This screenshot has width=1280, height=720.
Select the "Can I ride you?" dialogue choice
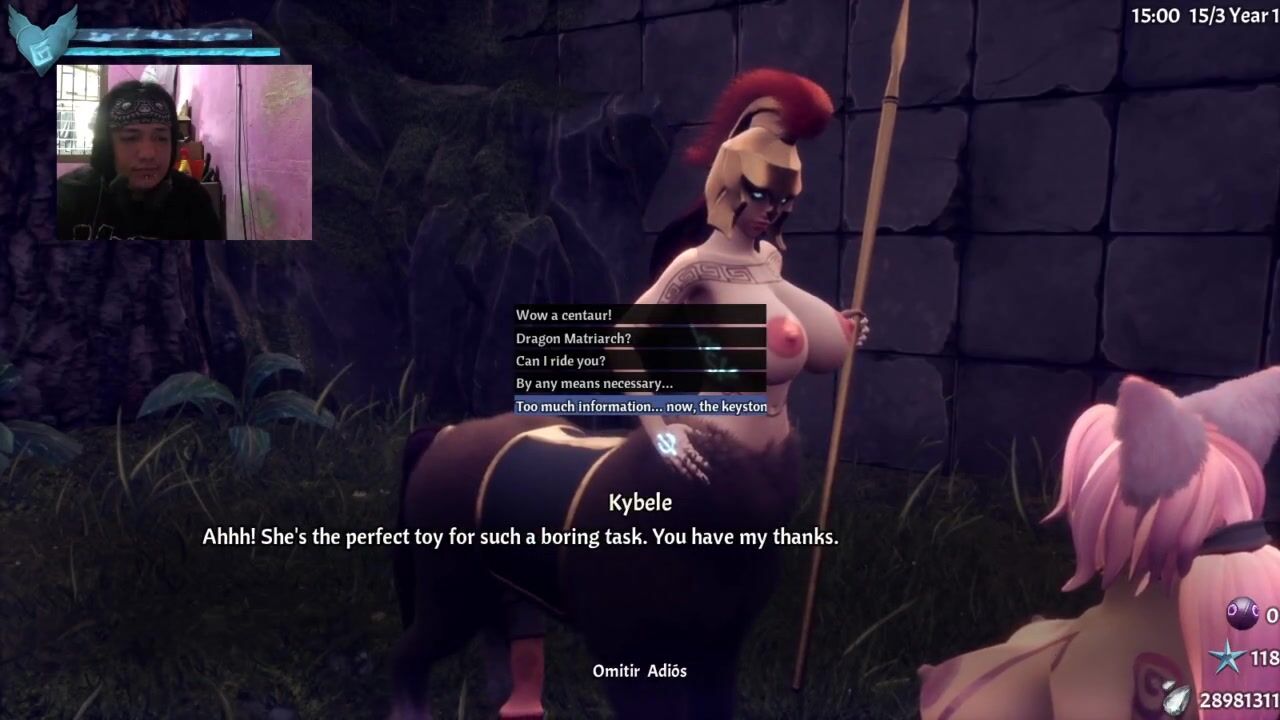click(561, 361)
